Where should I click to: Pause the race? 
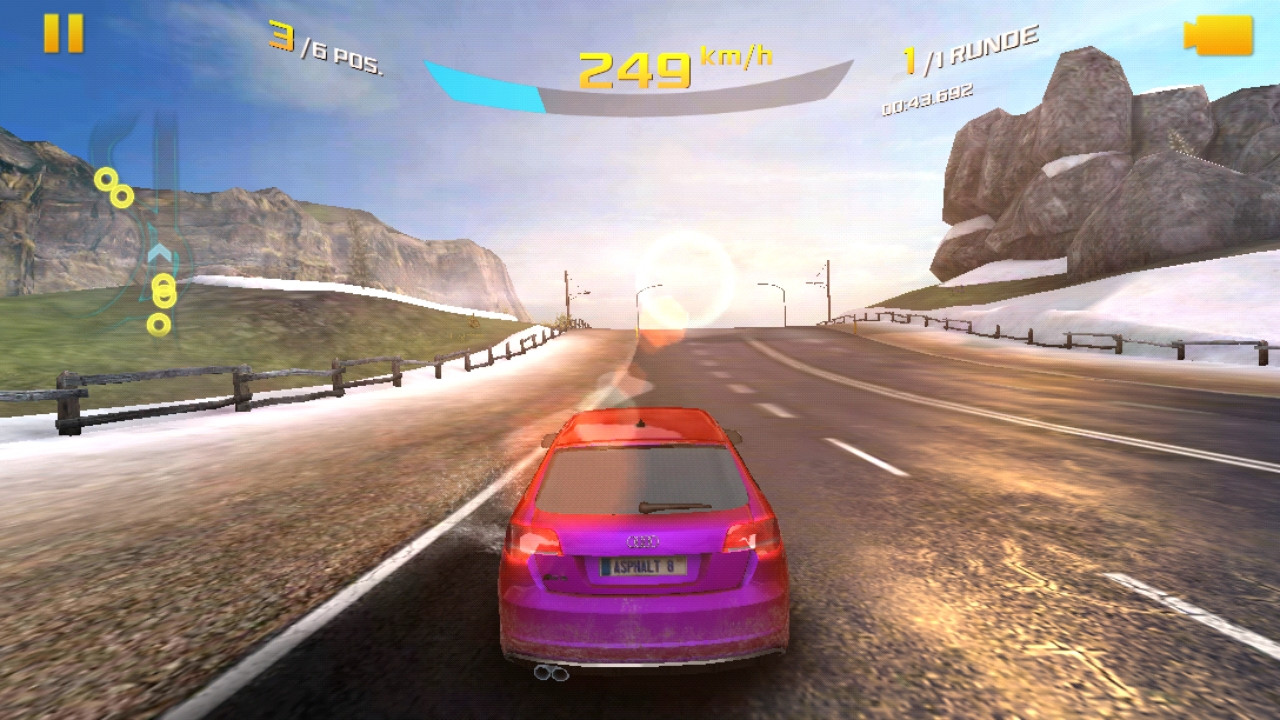click(63, 34)
